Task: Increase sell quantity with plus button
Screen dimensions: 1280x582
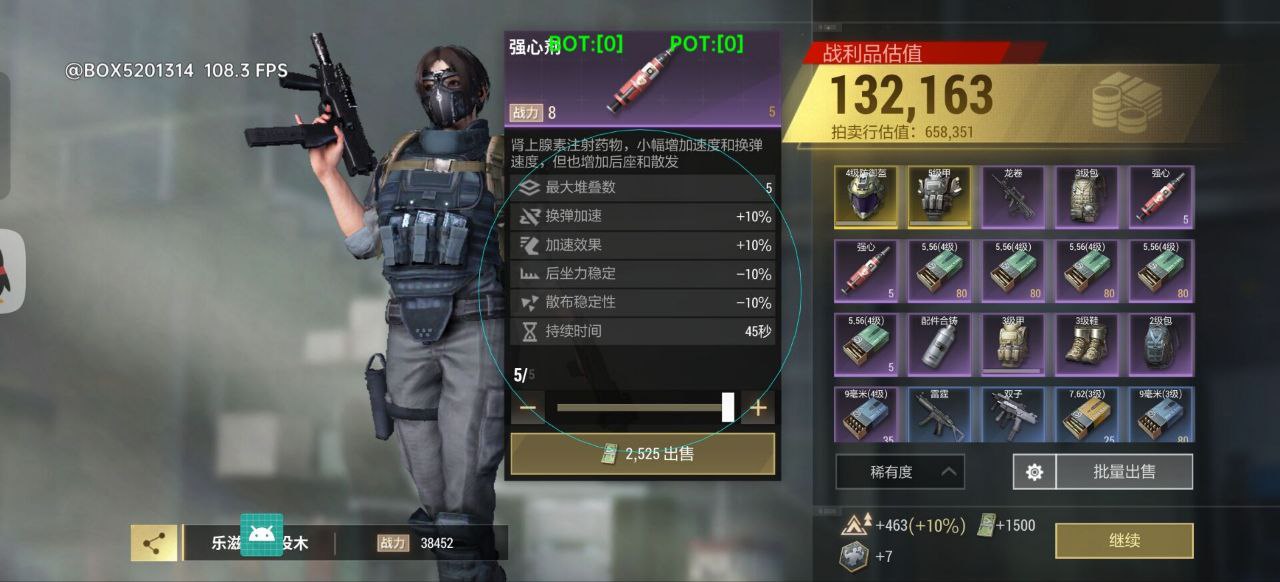Action: pos(758,408)
